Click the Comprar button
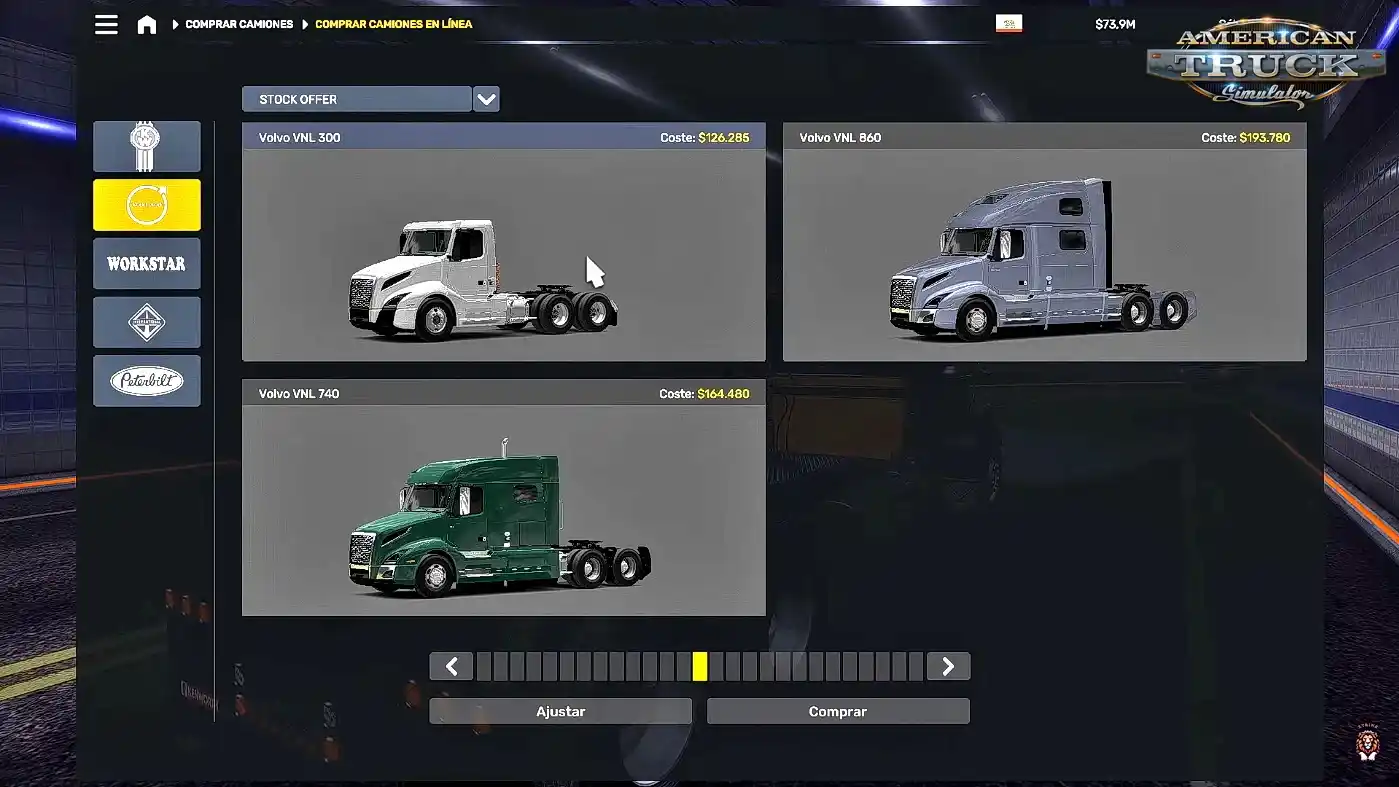This screenshot has height=787, width=1399. click(838, 711)
